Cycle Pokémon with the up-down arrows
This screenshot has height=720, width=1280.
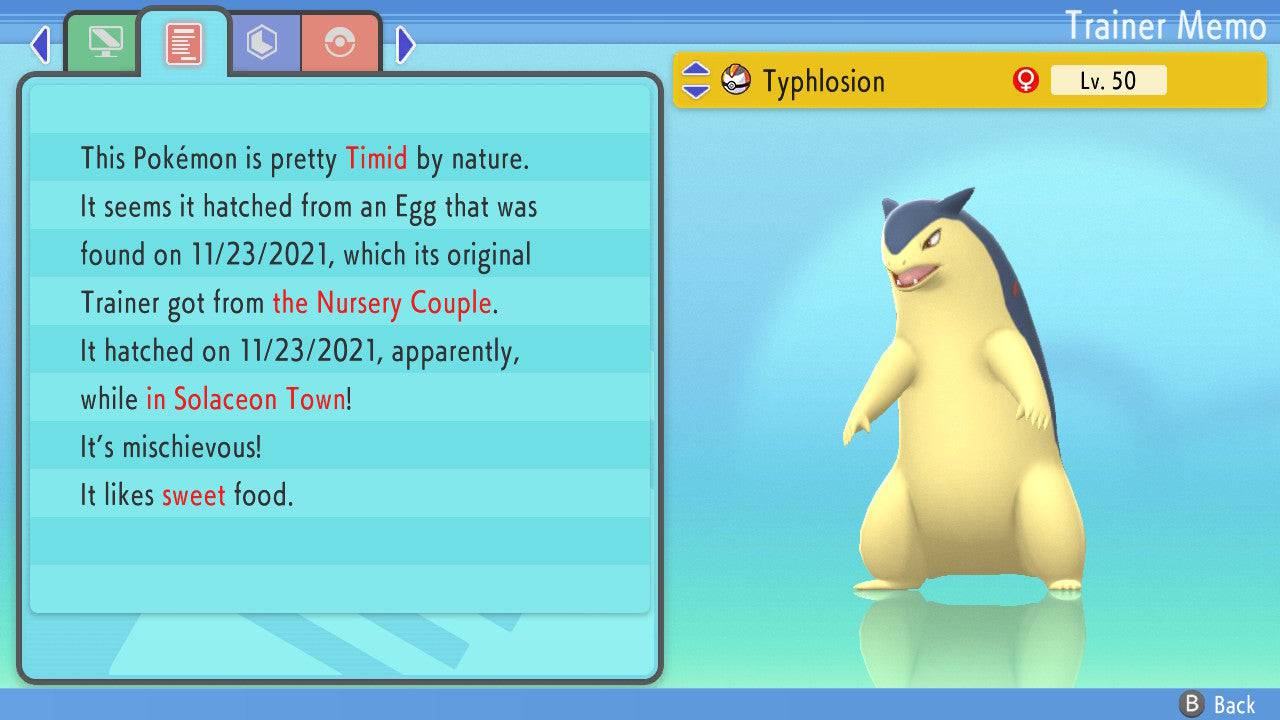pyautogui.click(x=696, y=81)
